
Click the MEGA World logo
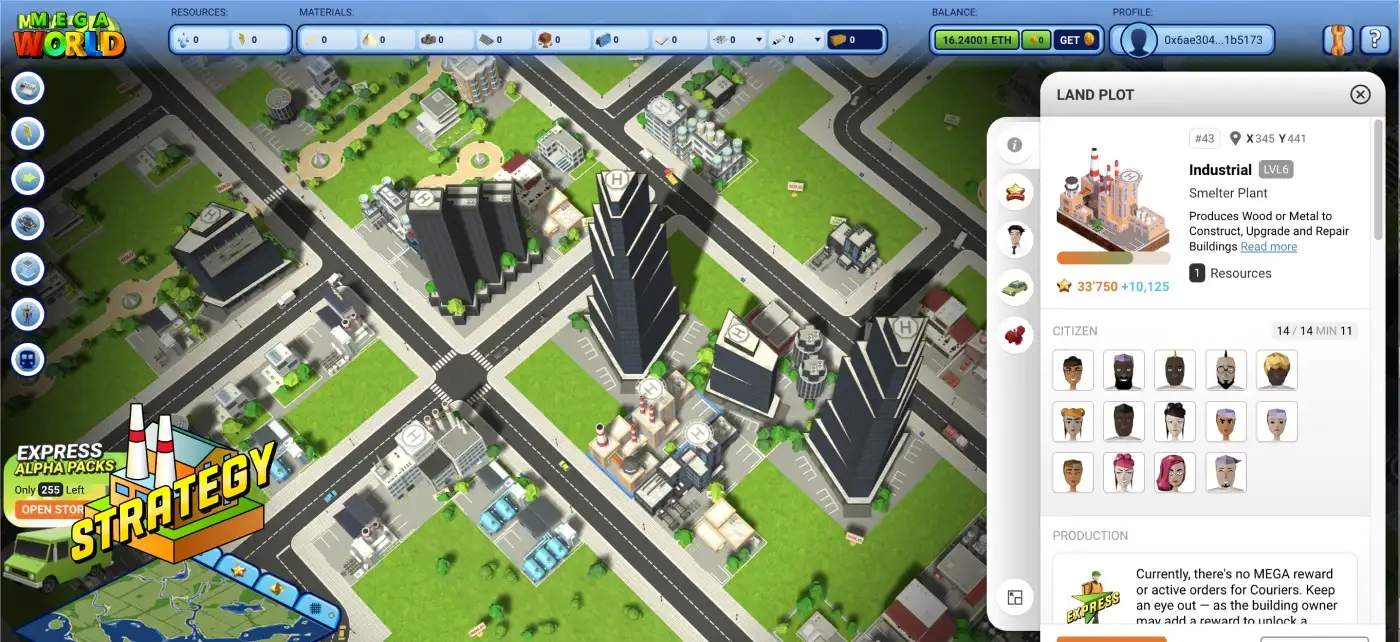[69, 35]
